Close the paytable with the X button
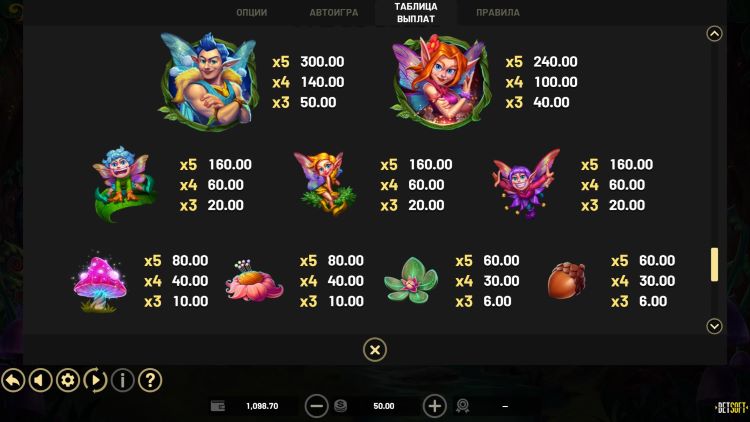Viewport: 750px width, 422px height. pyautogui.click(x=374, y=349)
